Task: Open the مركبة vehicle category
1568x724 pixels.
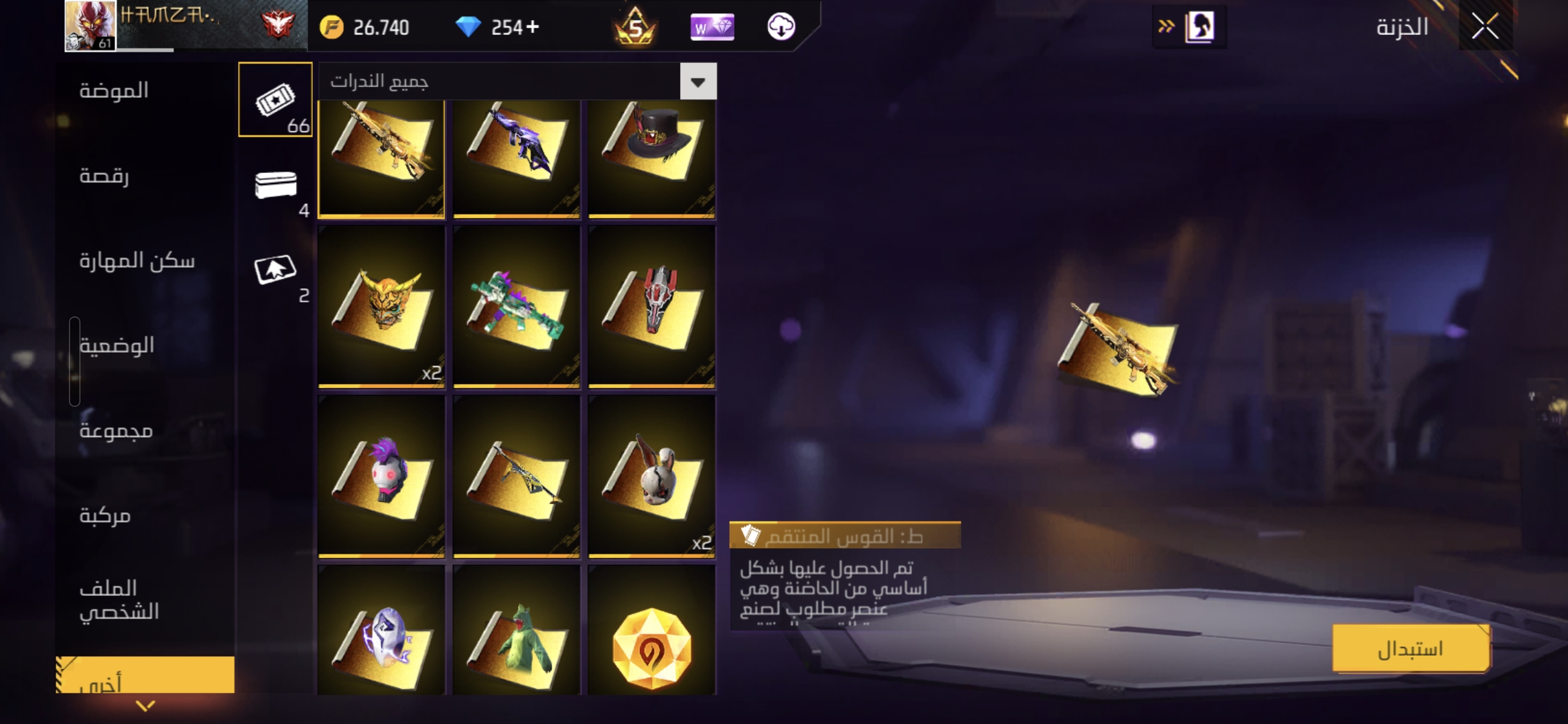Action: pyautogui.click(x=105, y=515)
